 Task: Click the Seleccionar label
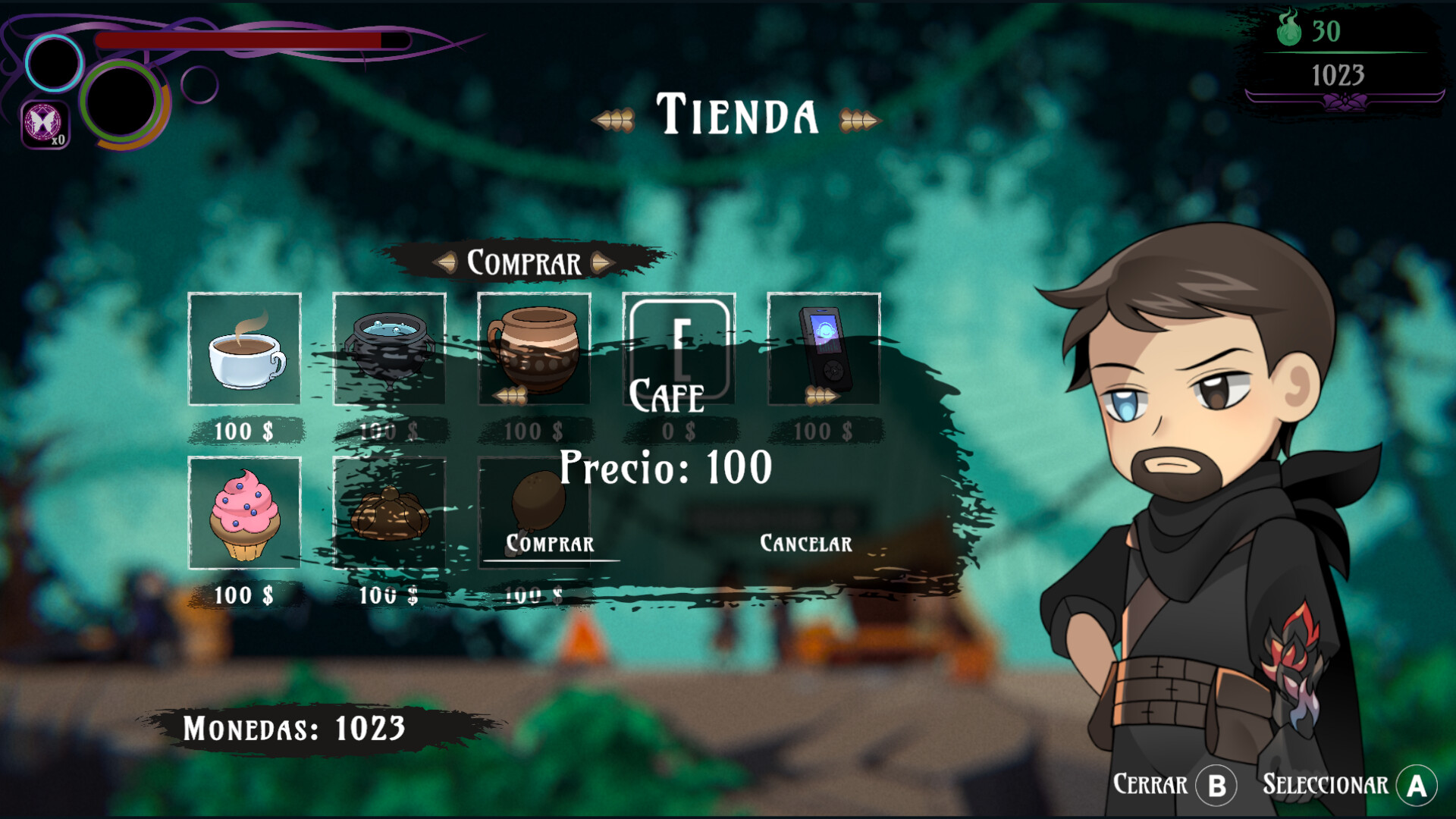[x=1325, y=784]
